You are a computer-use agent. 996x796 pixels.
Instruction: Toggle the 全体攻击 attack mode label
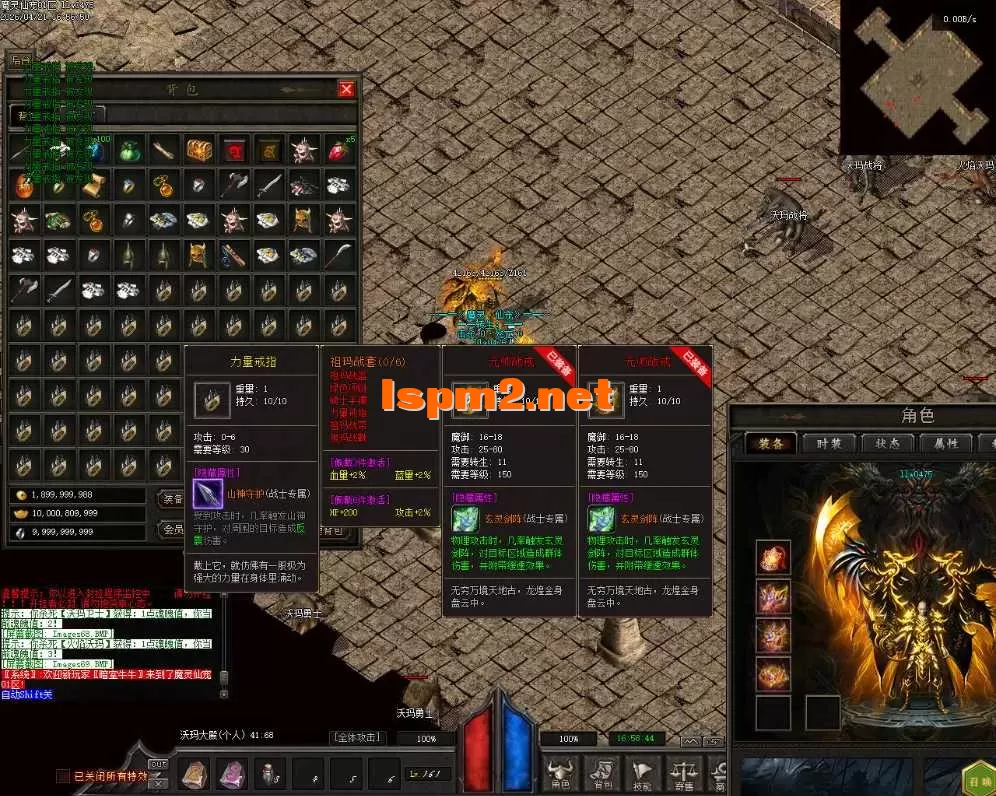[357, 738]
